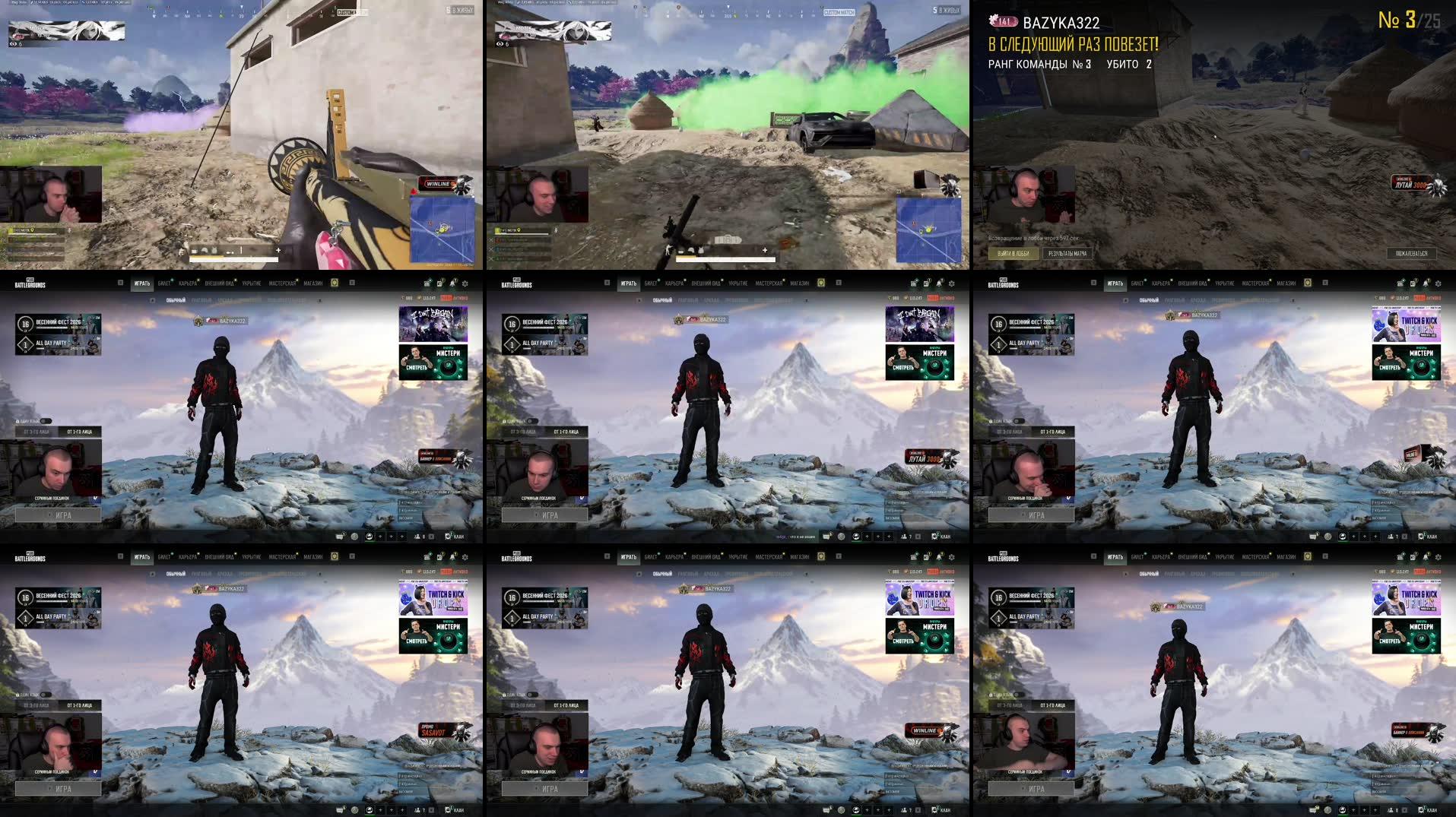Switch perspective to ОТ 3-ГО ЛИЦА
This screenshot has height=817, width=1456.
click(36, 432)
